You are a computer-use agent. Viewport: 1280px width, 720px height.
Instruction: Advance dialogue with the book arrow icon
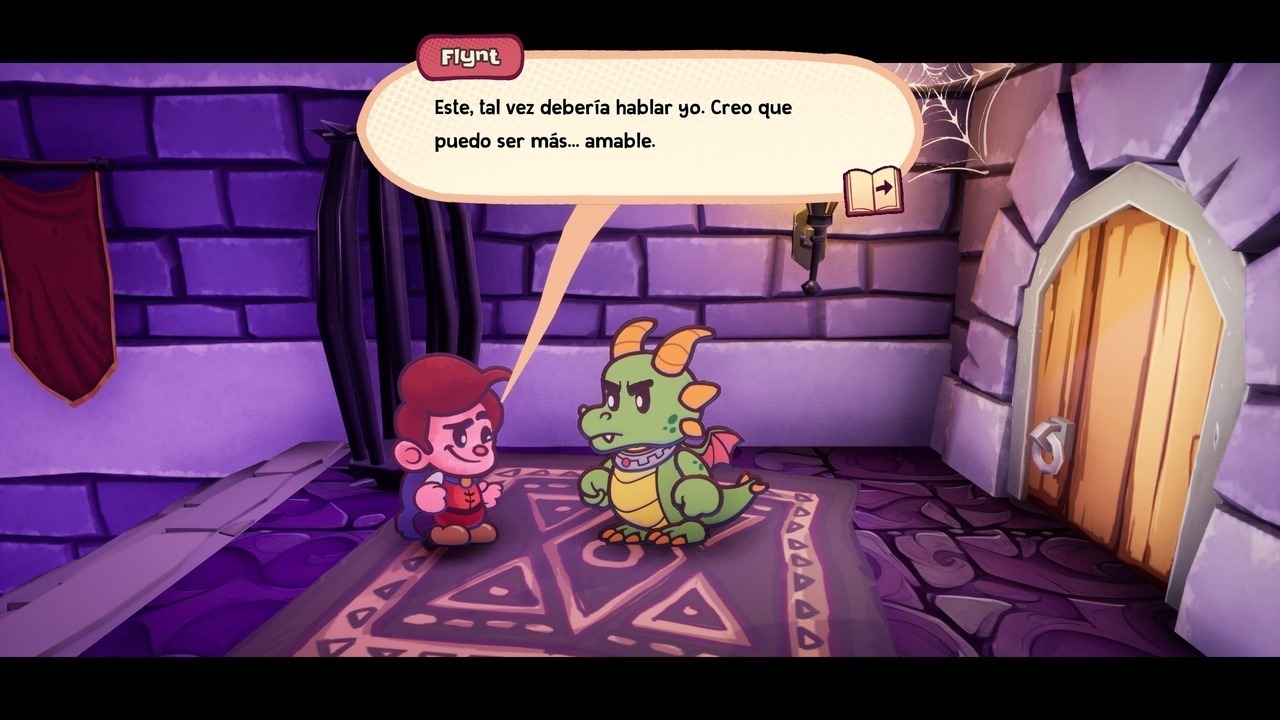873,190
